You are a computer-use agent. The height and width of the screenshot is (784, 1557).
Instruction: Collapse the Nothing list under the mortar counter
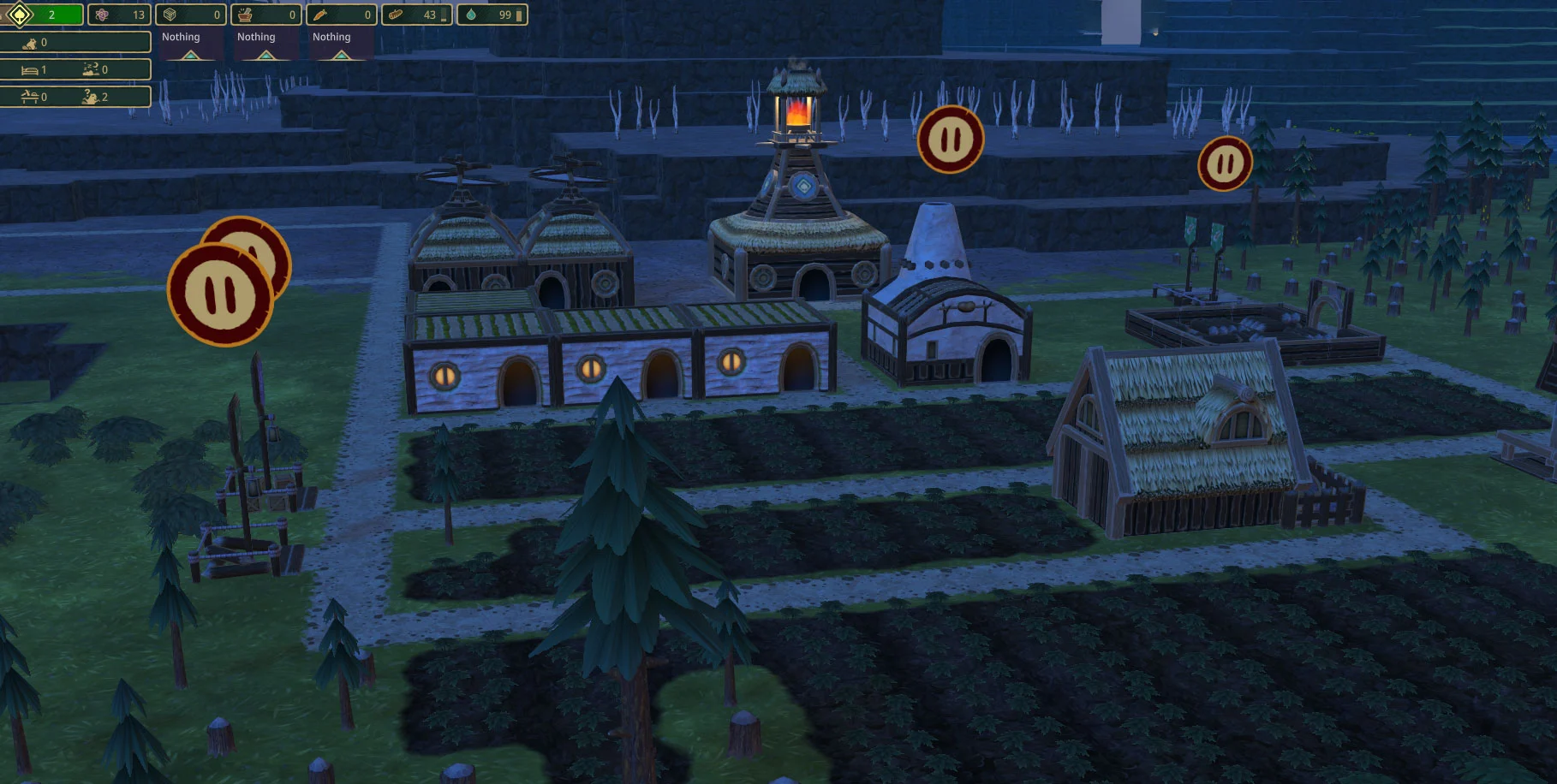point(266,55)
